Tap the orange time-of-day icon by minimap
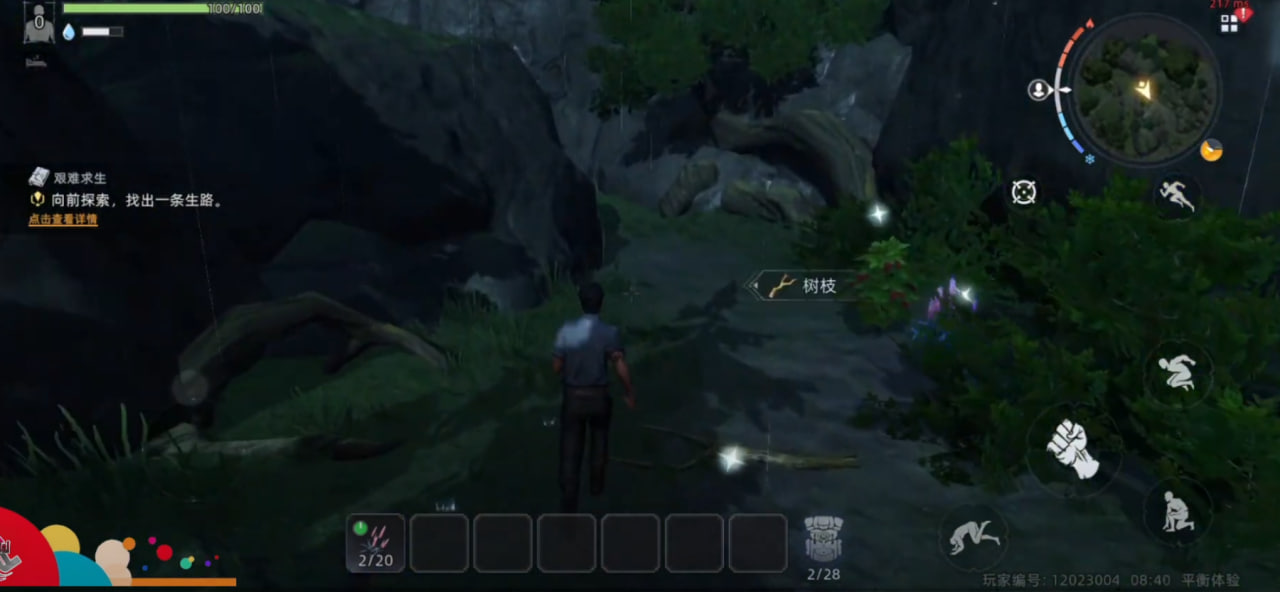The height and width of the screenshot is (592, 1280). tap(1211, 150)
